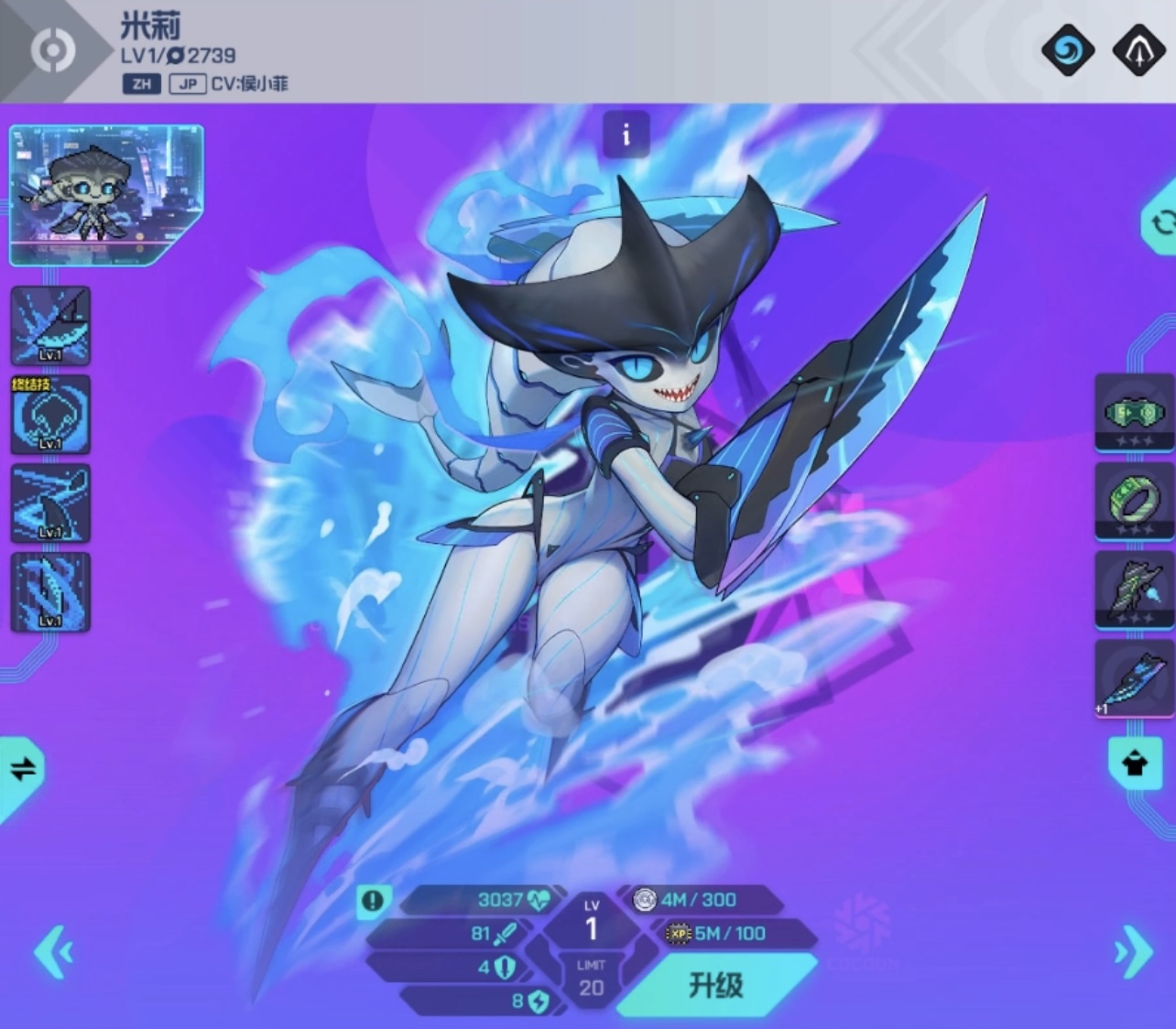This screenshot has width=1176, height=1029.
Task: Click the swap arrows button
Action: pos(23,769)
